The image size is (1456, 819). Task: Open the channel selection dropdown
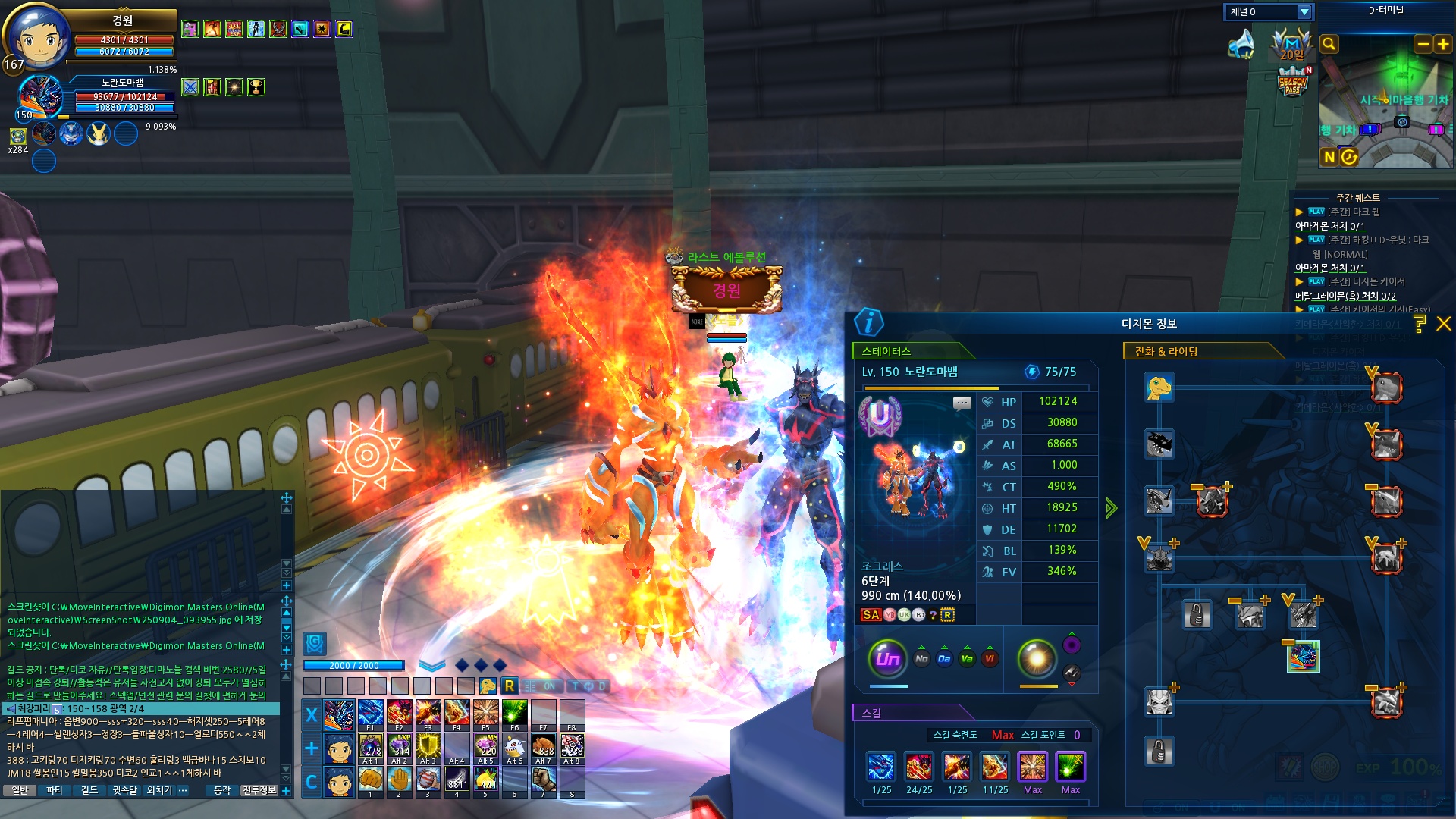click(x=1304, y=12)
